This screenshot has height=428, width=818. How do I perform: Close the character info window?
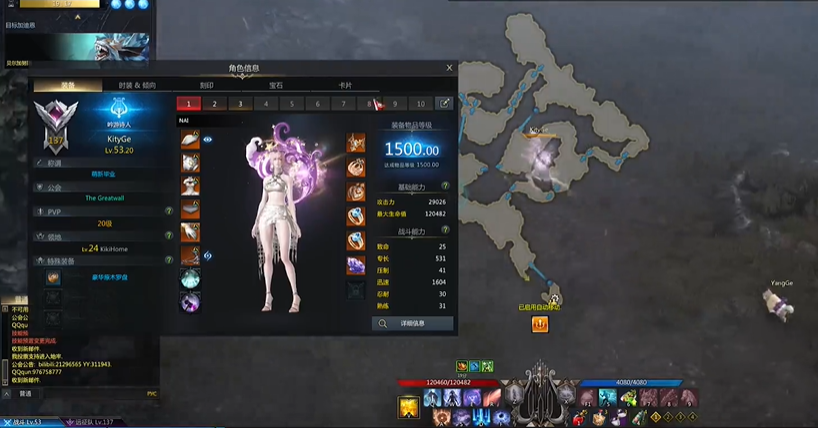tap(449, 68)
